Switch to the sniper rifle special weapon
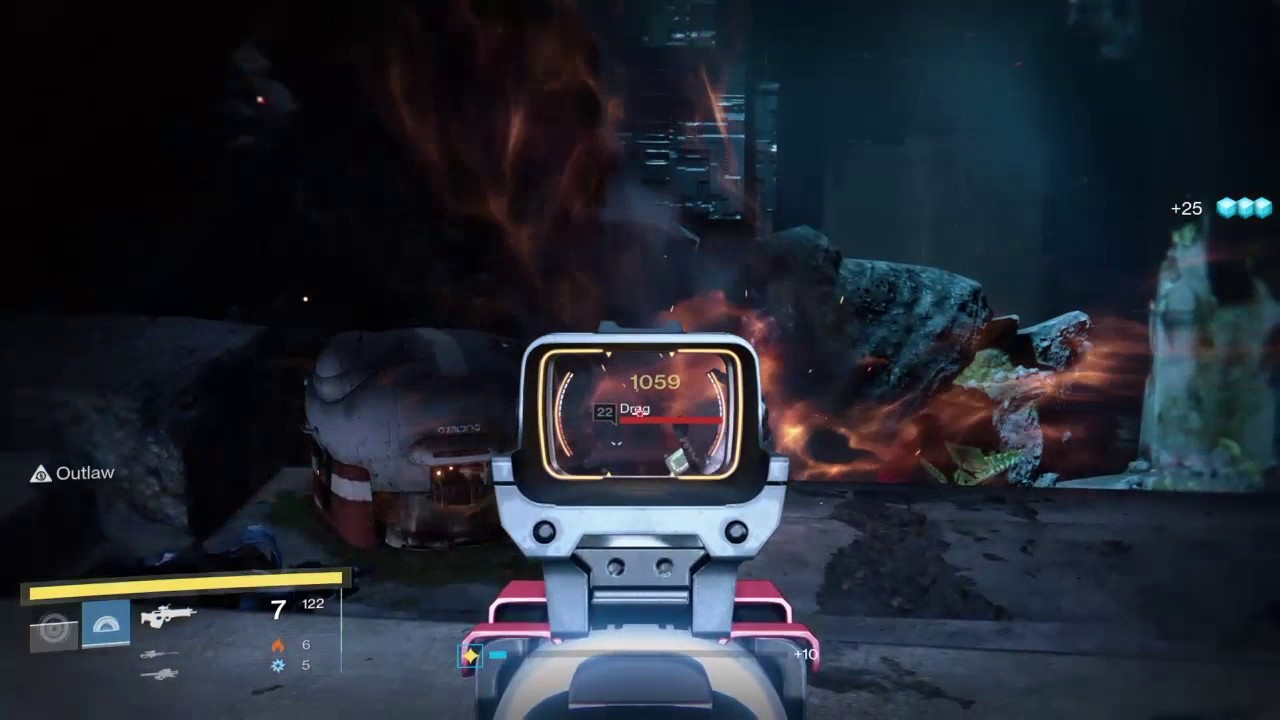Screen dimensions: 1280x720 (x=160, y=655)
